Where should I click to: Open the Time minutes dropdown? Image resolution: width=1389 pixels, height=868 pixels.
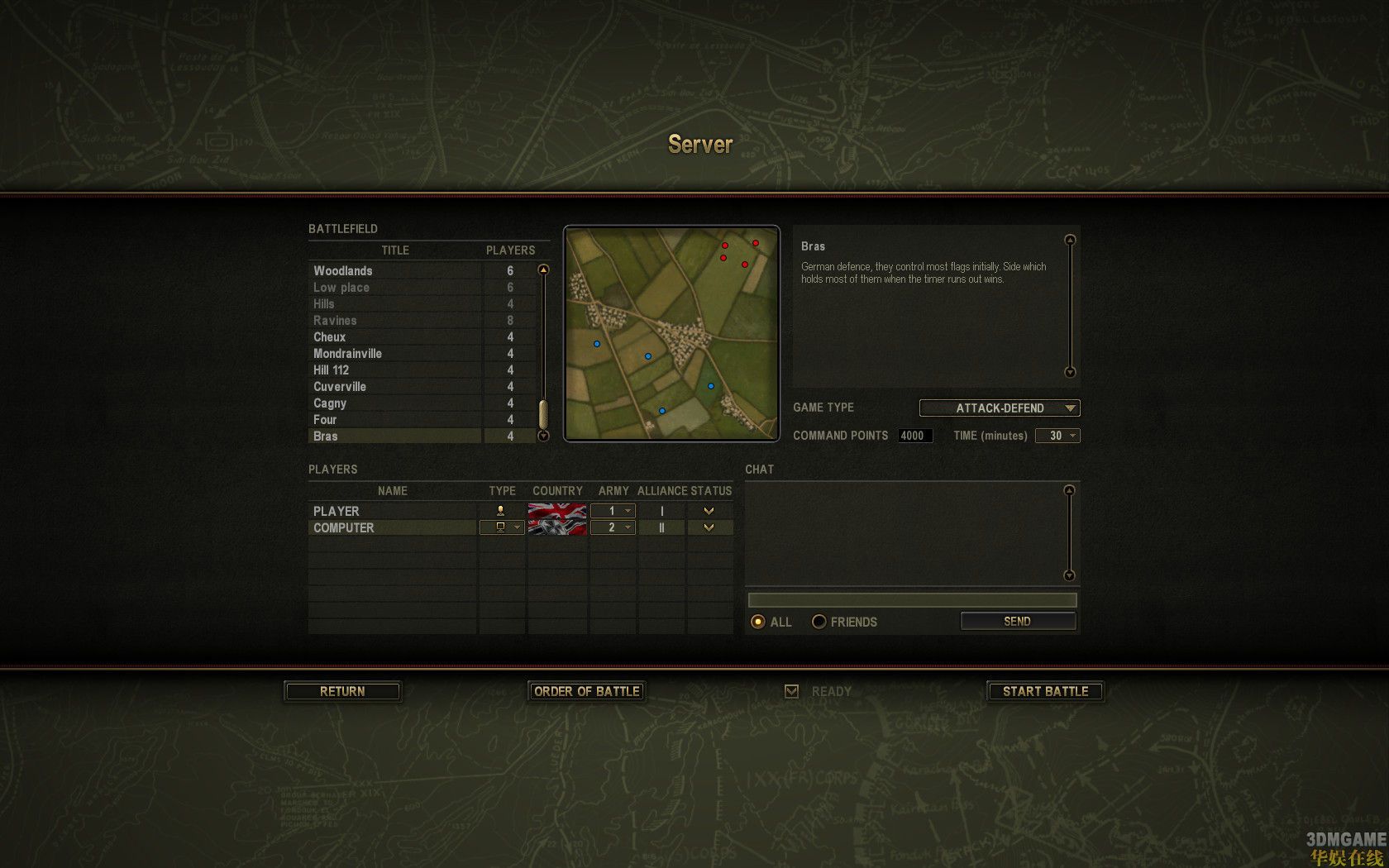1057,436
